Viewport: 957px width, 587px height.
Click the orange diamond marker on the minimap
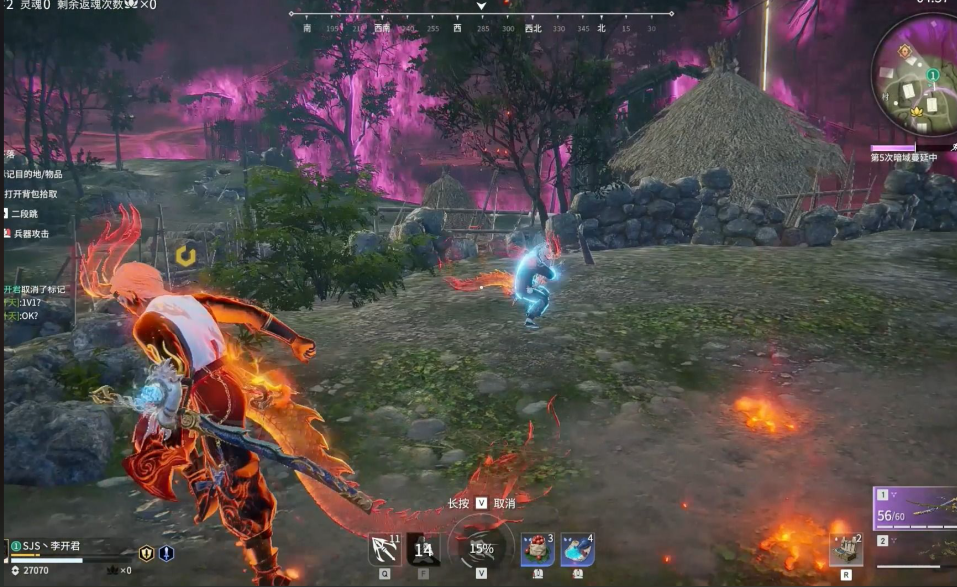click(904, 51)
